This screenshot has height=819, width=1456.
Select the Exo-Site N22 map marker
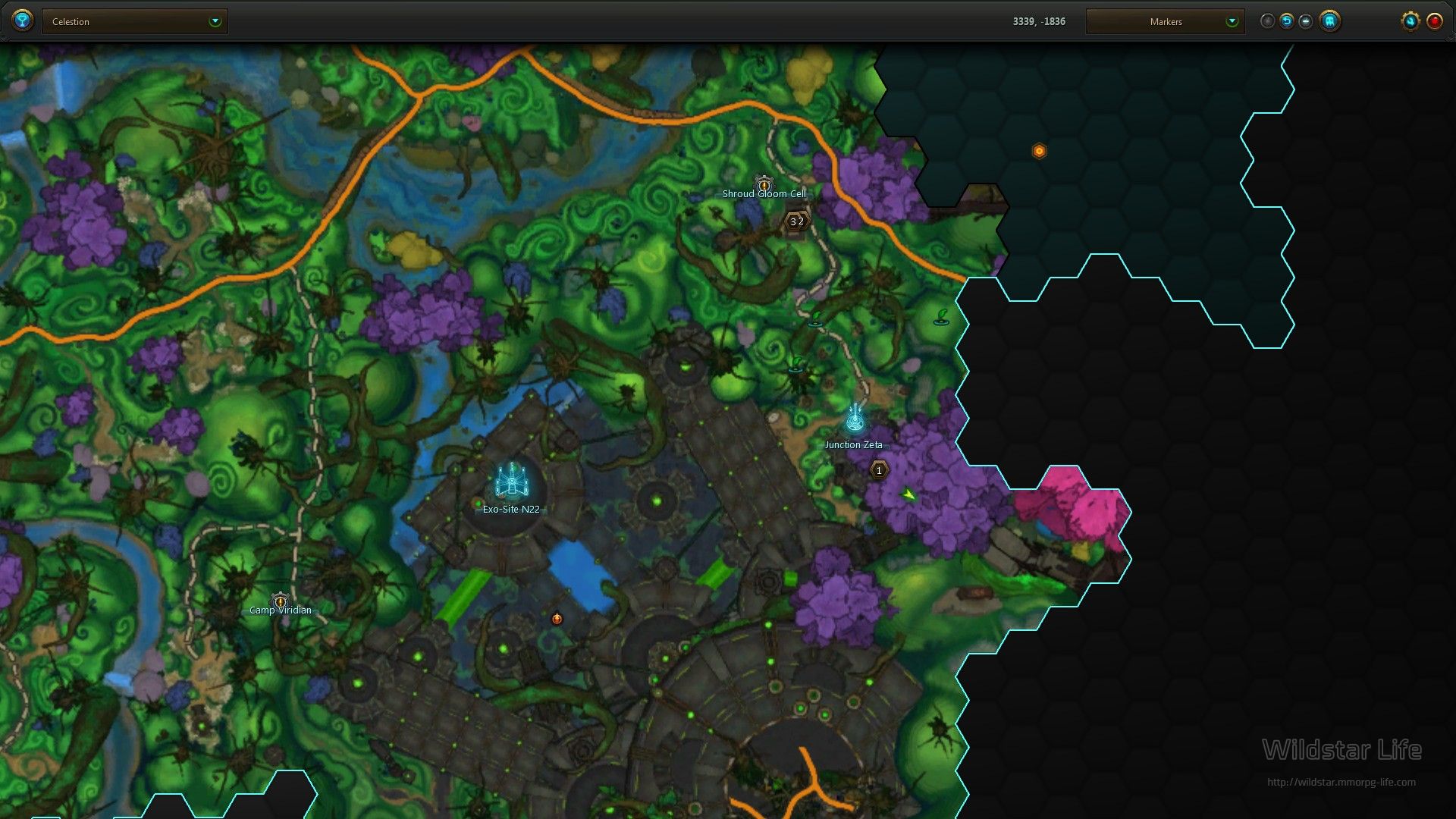point(512,480)
